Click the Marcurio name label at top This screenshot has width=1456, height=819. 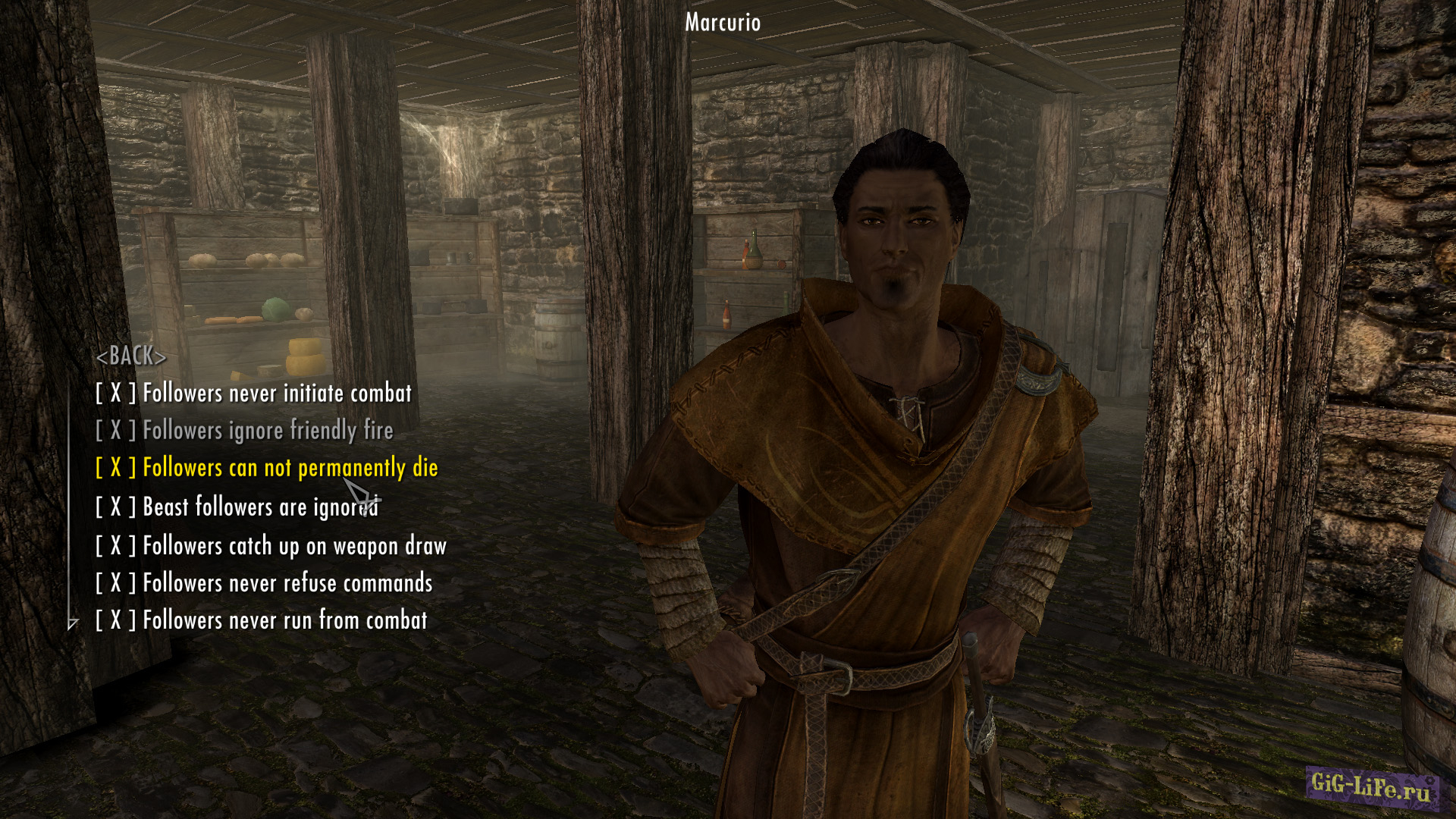click(721, 23)
